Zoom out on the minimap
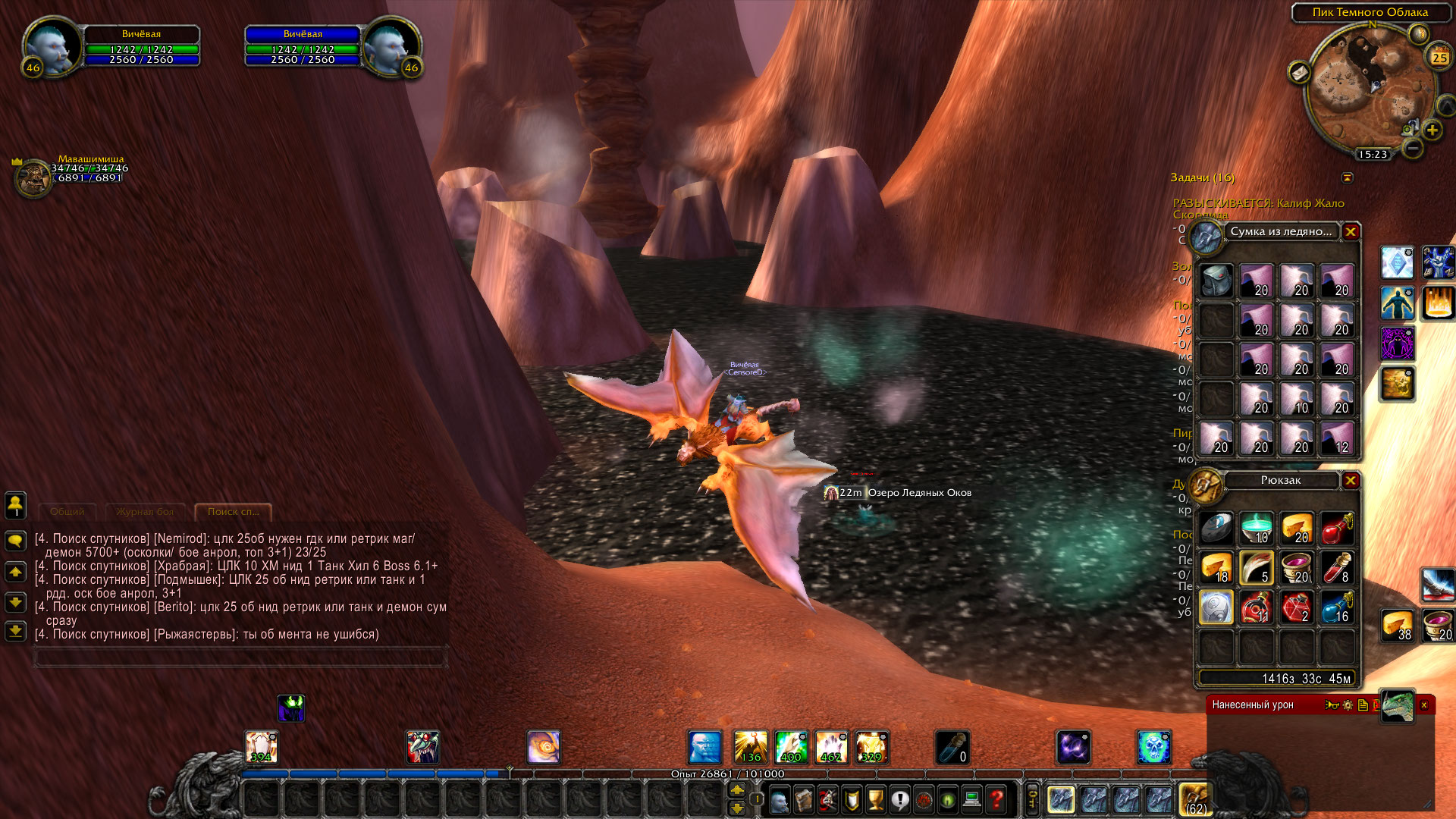Viewport: 1456px width, 819px height. pyautogui.click(x=1412, y=149)
